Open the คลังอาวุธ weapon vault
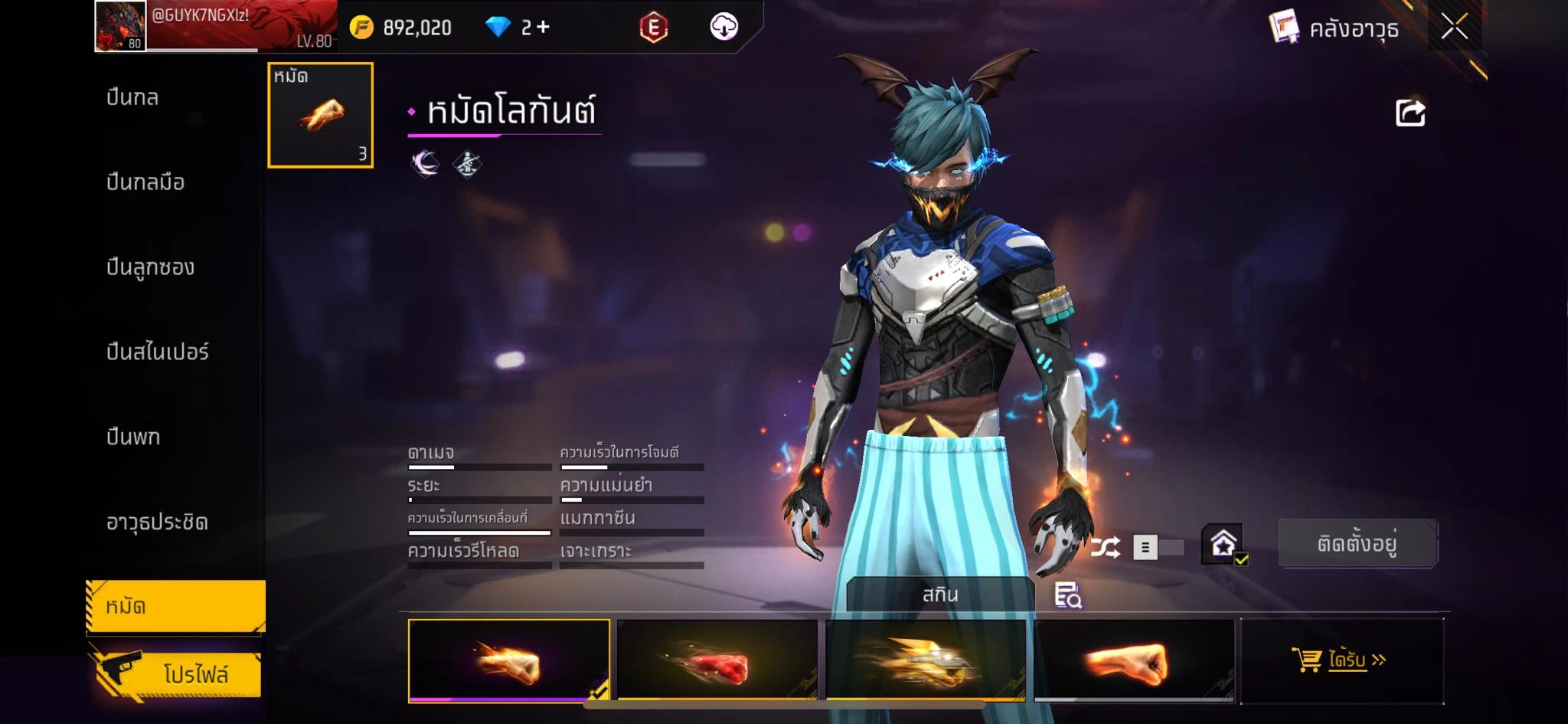The image size is (1568, 724). coord(1334,29)
